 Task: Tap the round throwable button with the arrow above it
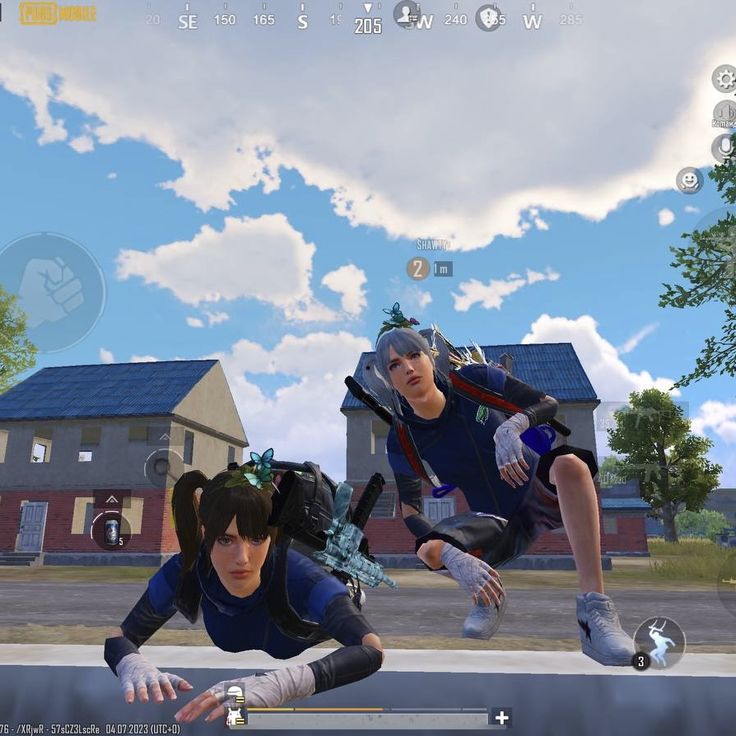163,466
